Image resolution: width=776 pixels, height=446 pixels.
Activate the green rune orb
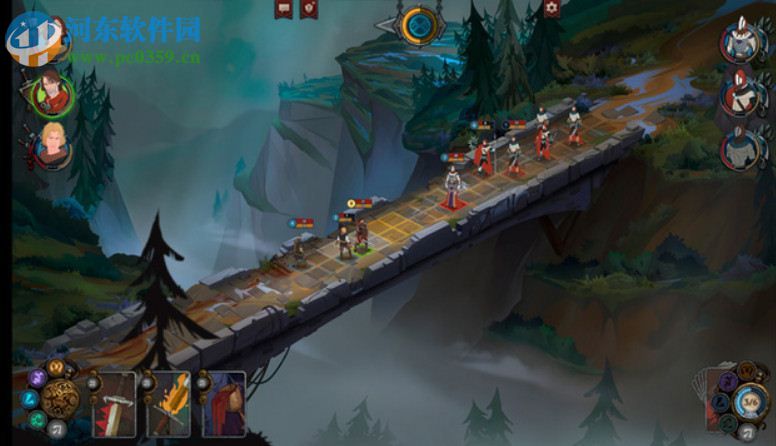(x=33, y=419)
